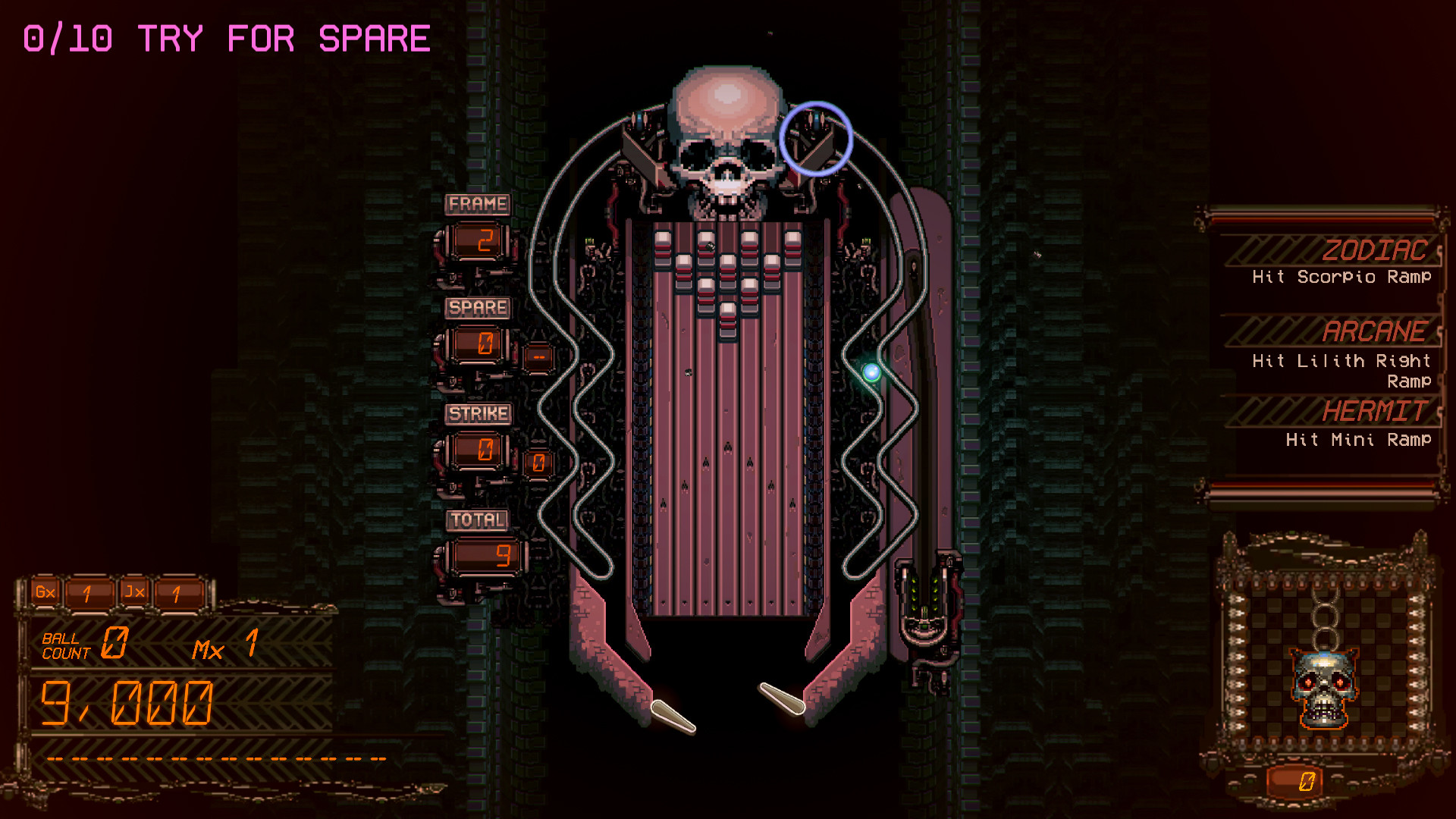The height and width of the screenshot is (819, 1456).
Task: Select the TOTAL score box showing 9
Action: coord(485,556)
